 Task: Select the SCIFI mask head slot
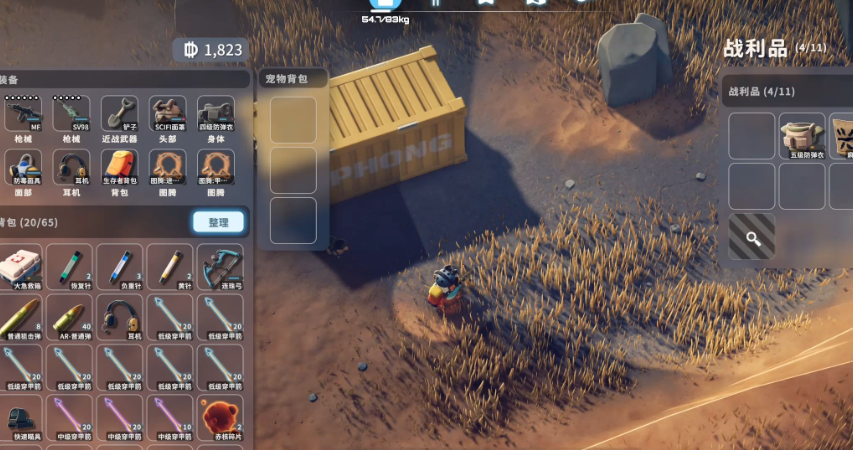[167, 116]
